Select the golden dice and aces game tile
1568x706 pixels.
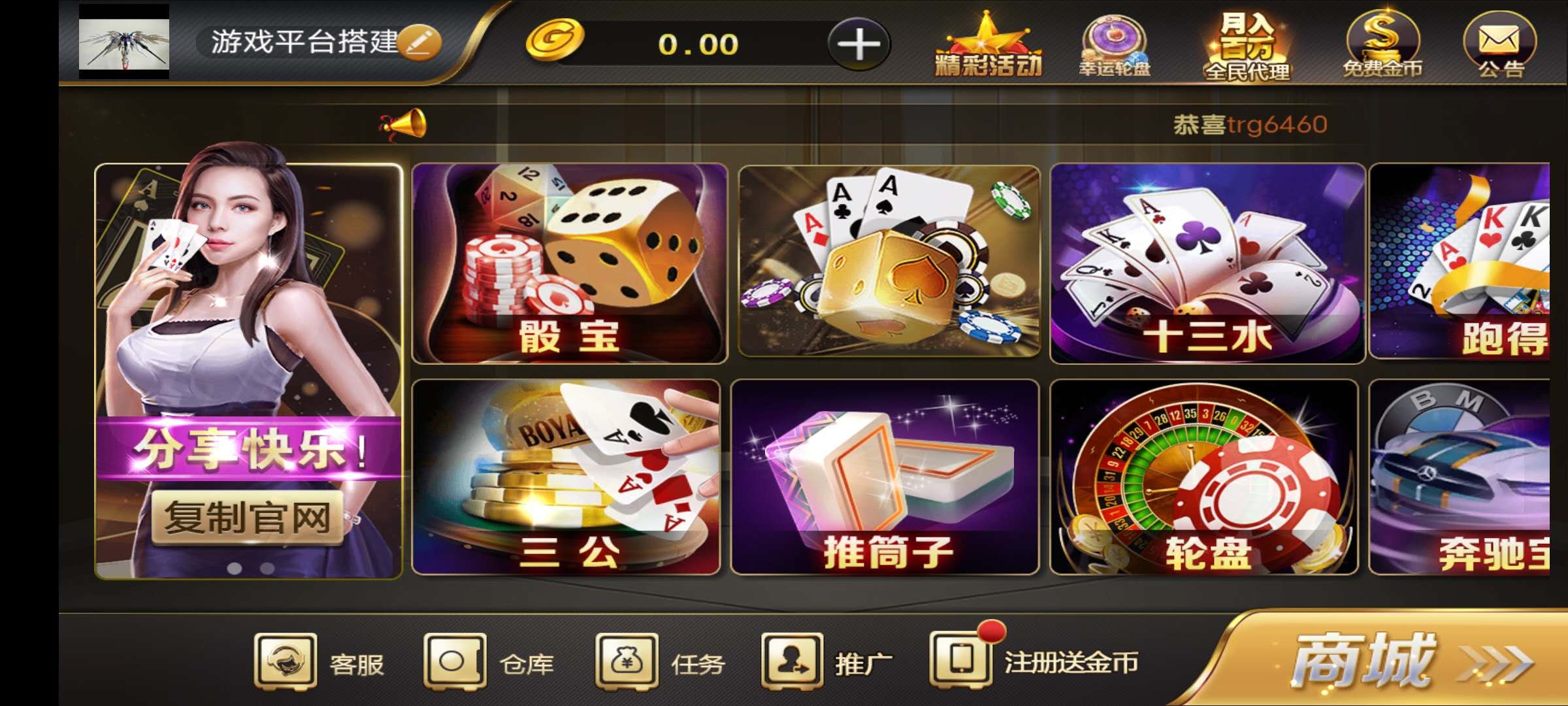[889, 261]
